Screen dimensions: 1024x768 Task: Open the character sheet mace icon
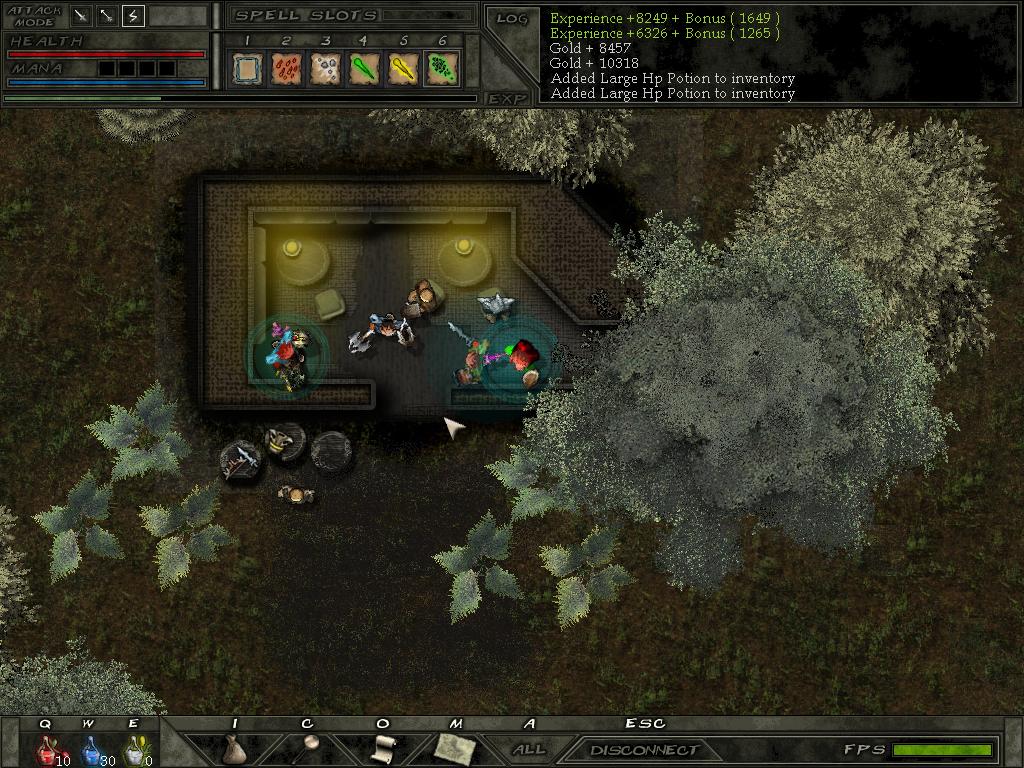[x=307, y=748]
